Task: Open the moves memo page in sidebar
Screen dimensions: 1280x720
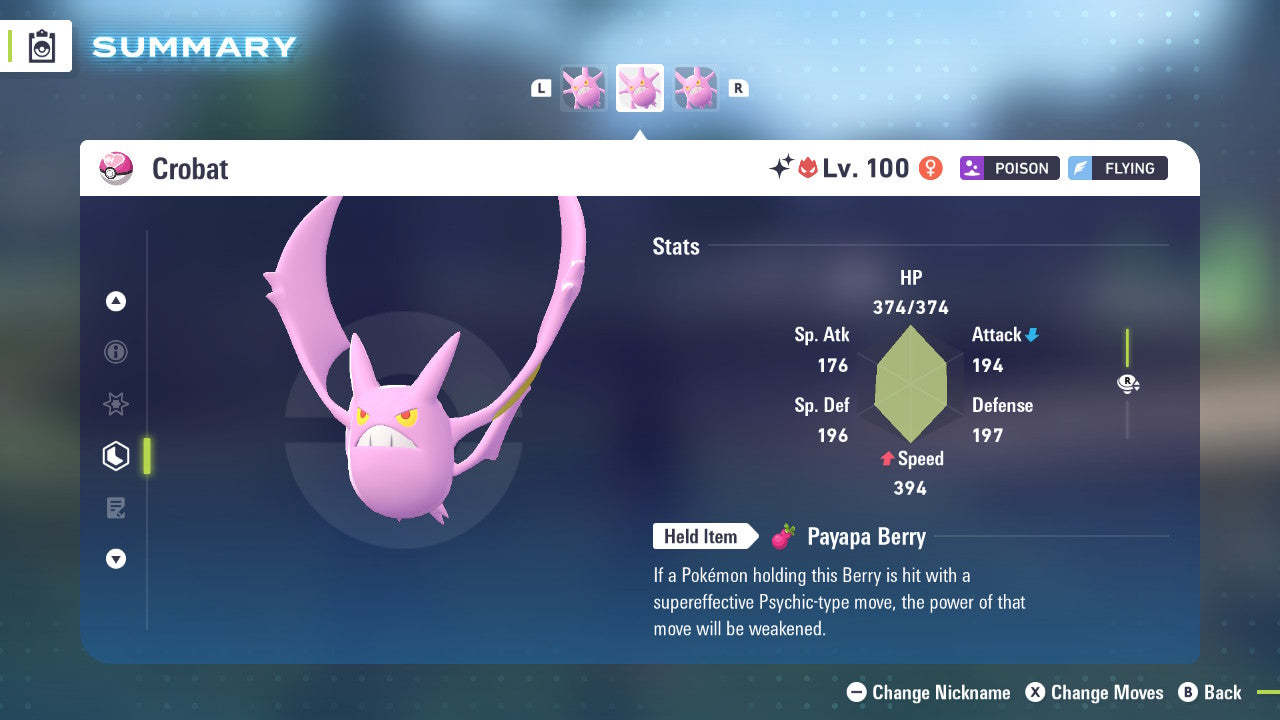Action: click(x=116, y=508)
